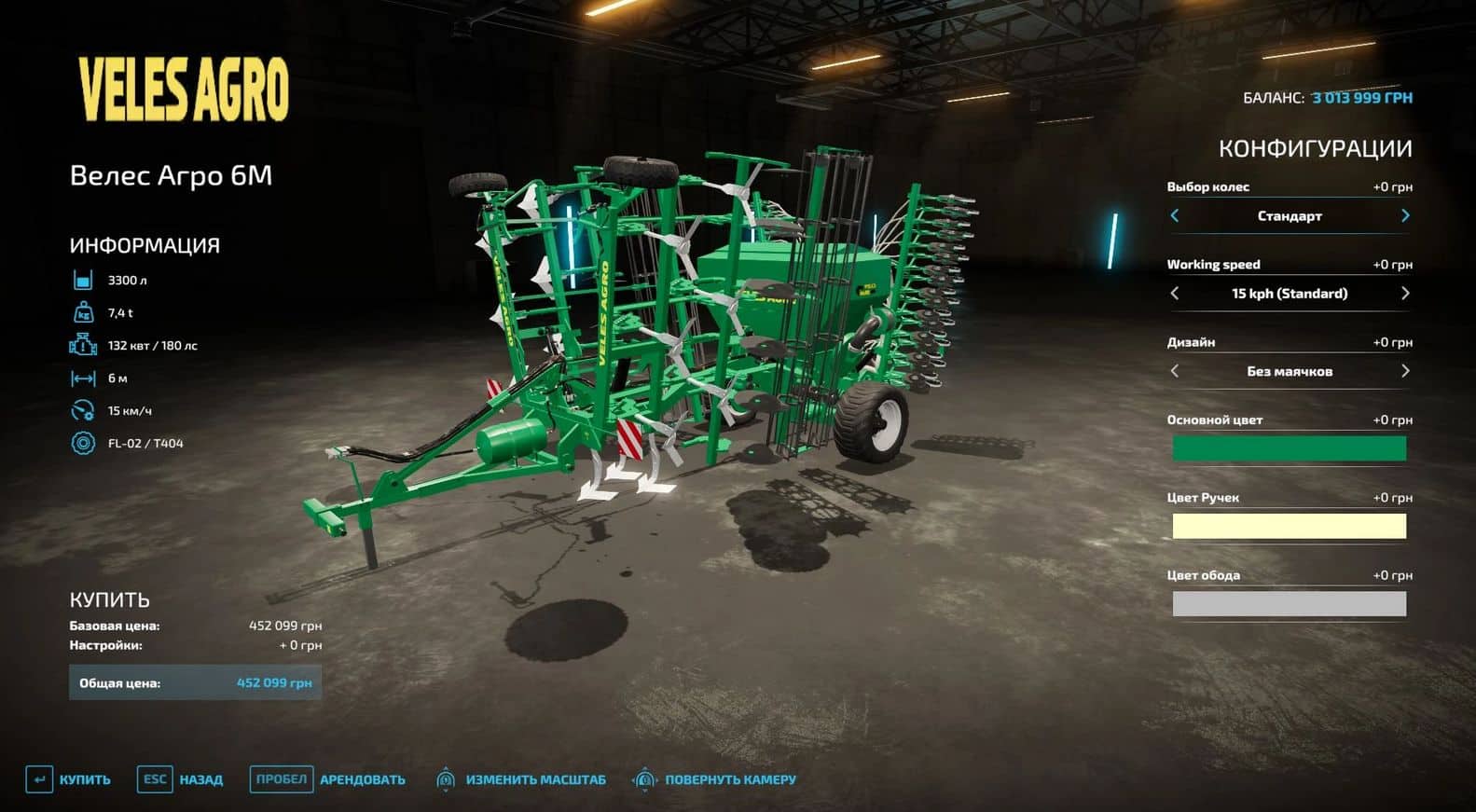Click the gear icon beside FL-02 / T404
The height and width of the screenshot is (812, 1476).
pyautogui.click(x=83, y=443)
